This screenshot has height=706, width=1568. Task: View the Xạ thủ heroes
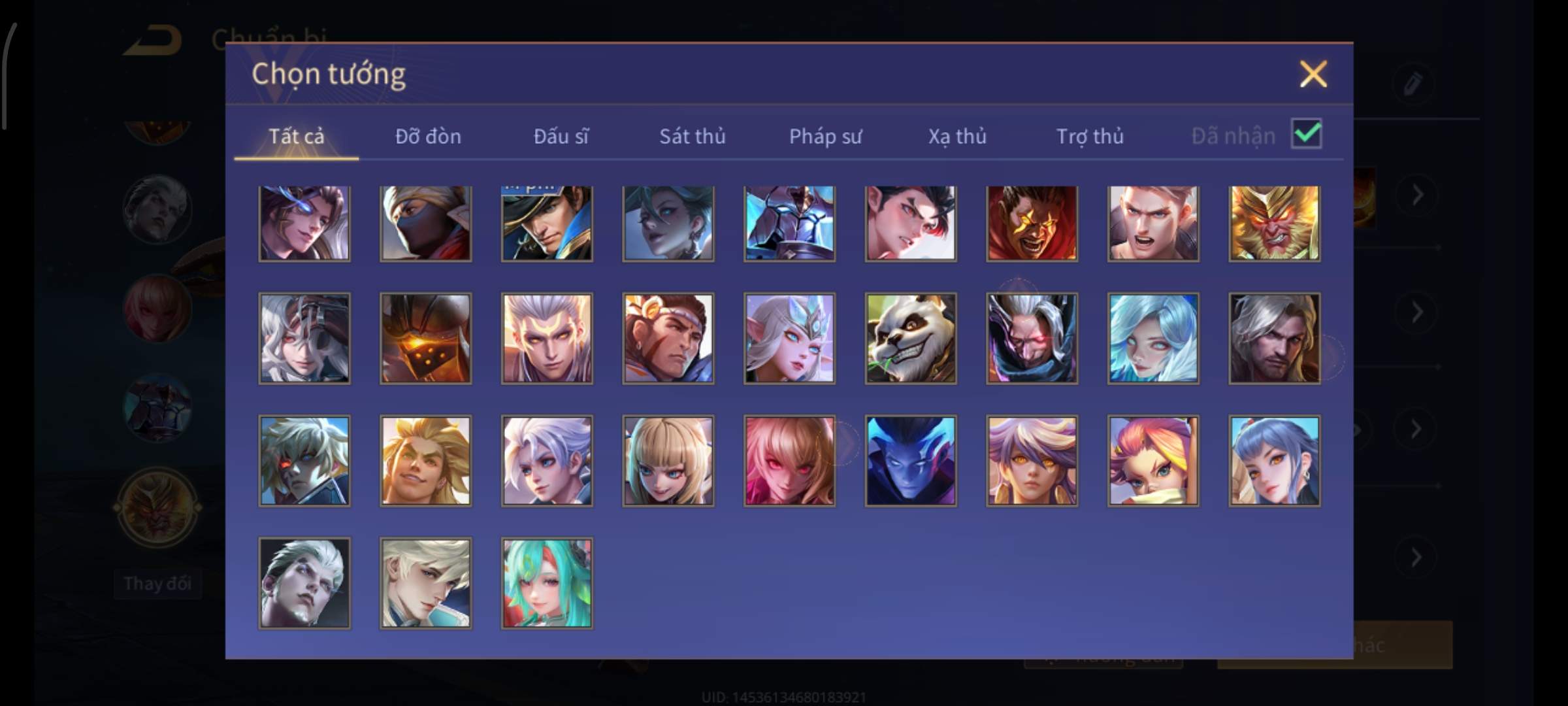[x=957, y=136]
